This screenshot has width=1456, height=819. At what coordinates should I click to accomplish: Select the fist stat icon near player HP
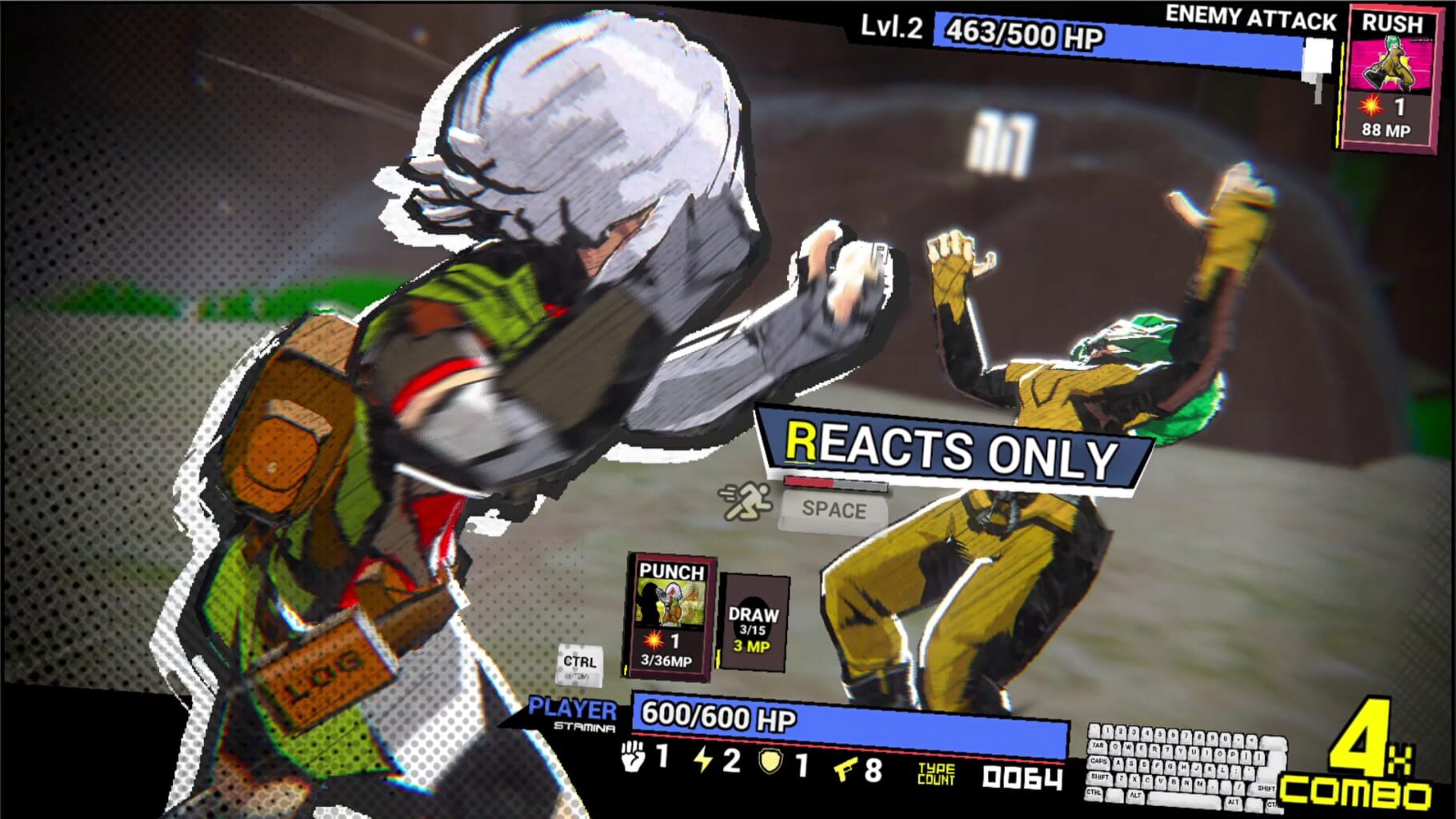pos(632,761)
